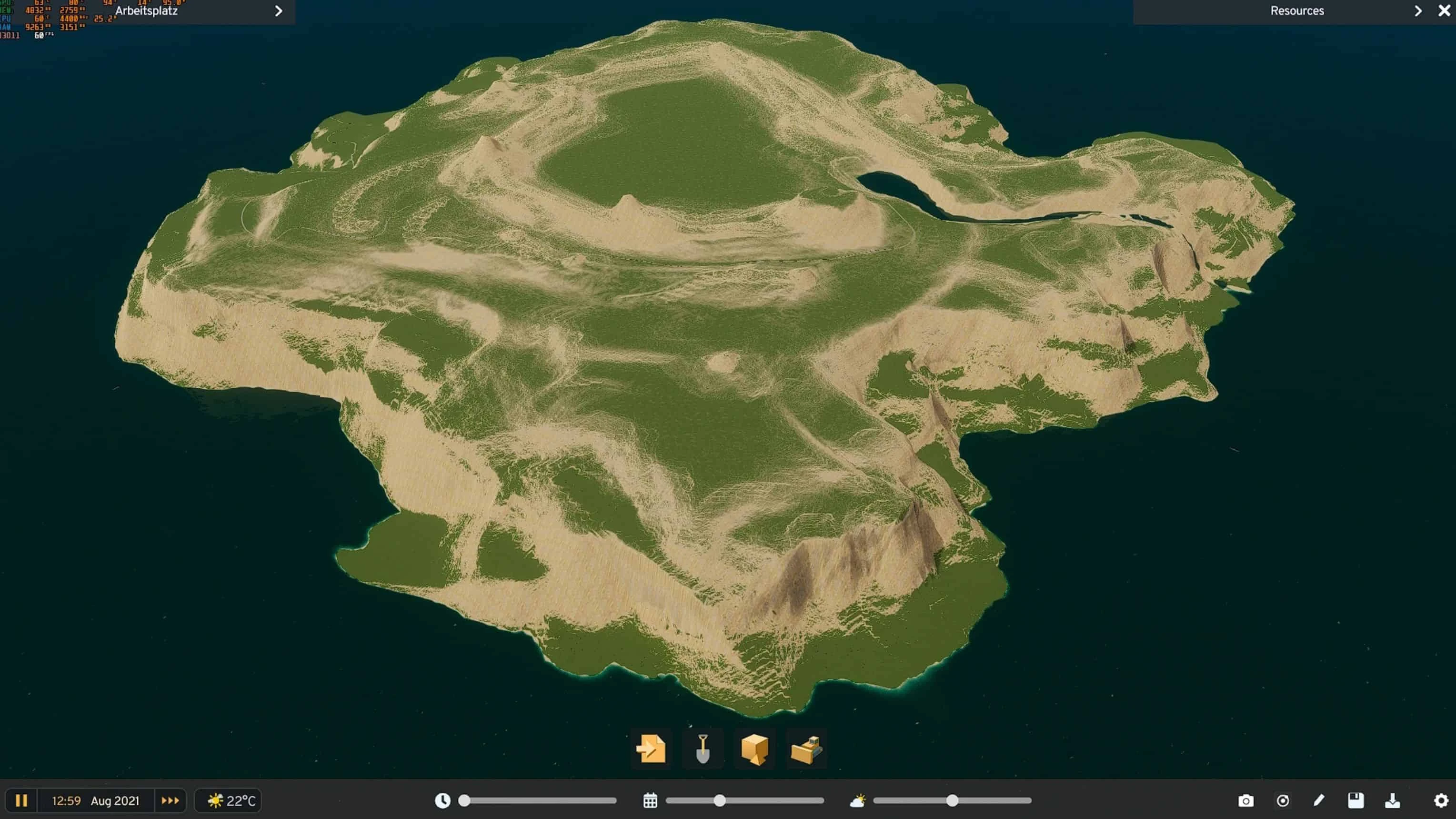Toggle the 22°C weather display
1456x819 pixels.
(228, 800)
